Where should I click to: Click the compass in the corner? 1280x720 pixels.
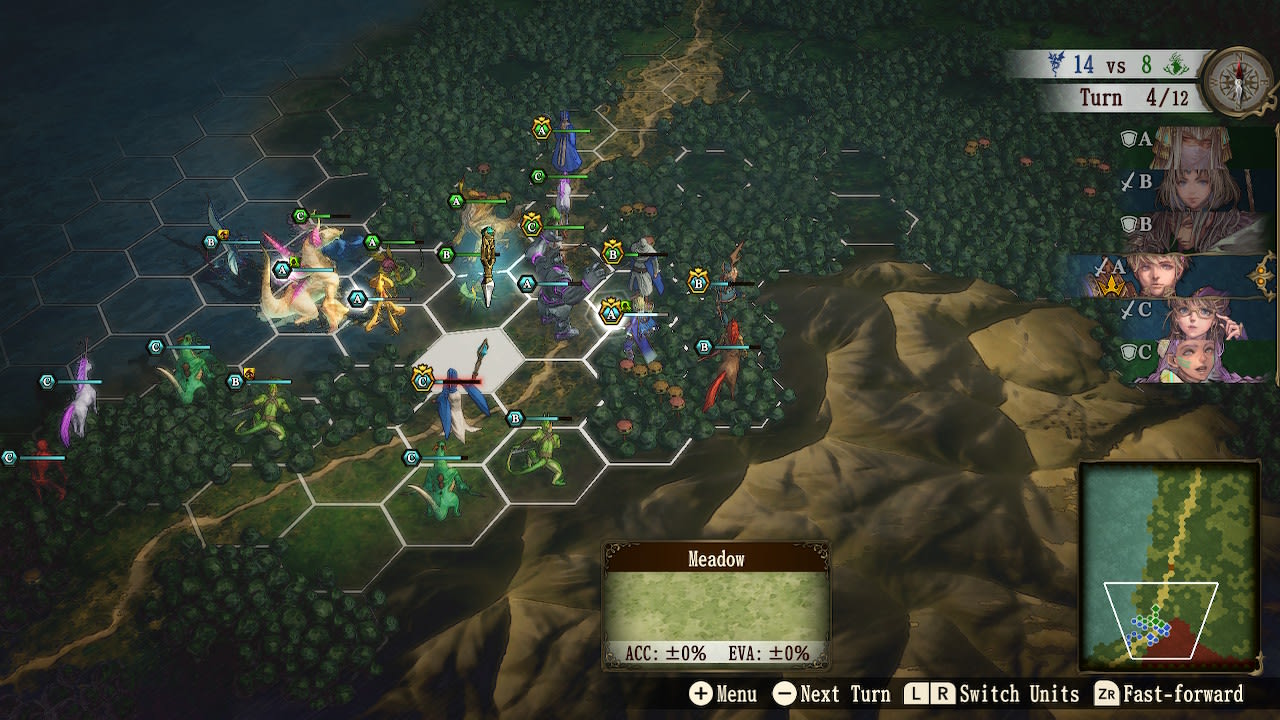point(1238,81)
